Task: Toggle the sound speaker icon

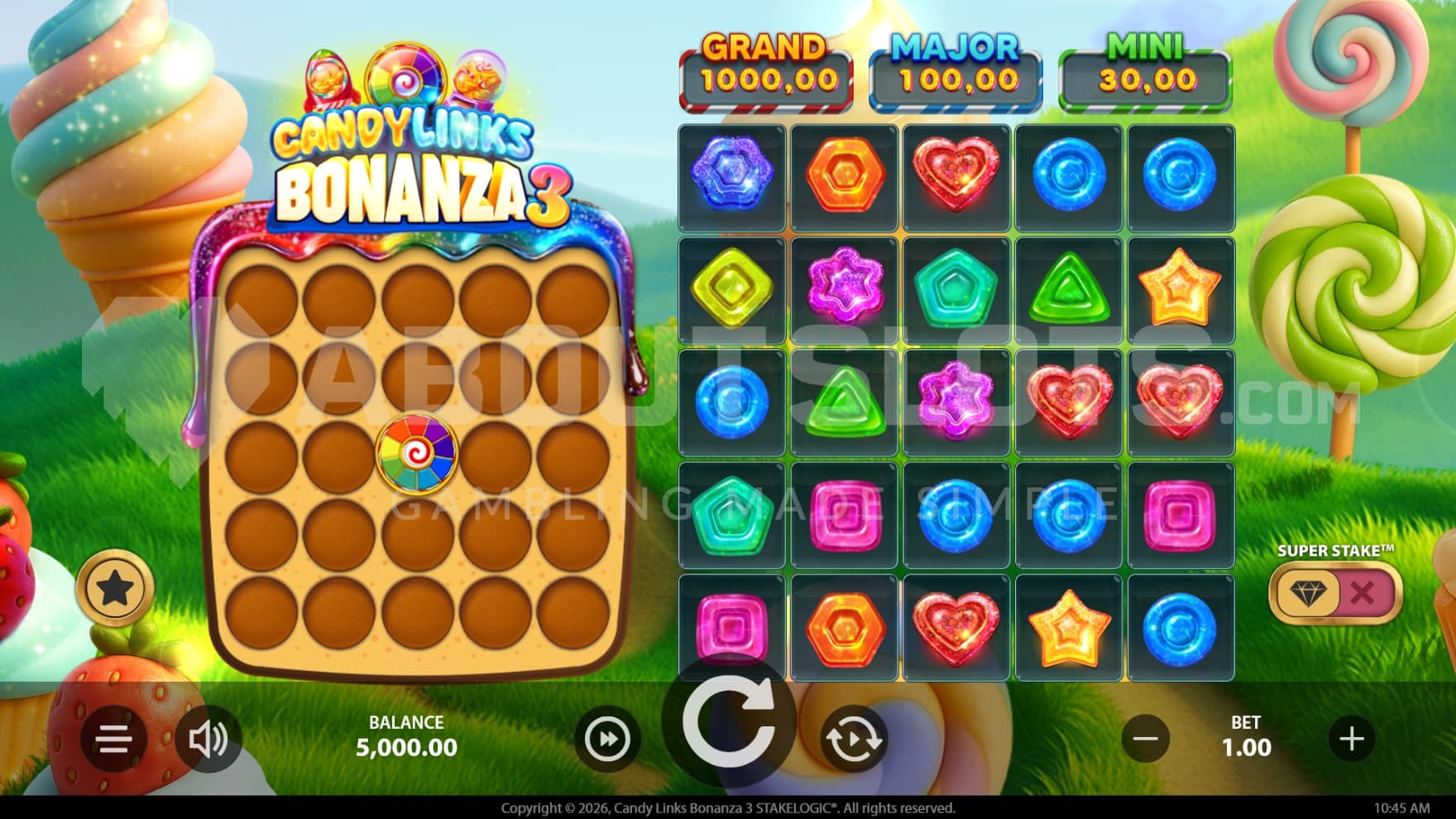Action: (x=208, y=739)
